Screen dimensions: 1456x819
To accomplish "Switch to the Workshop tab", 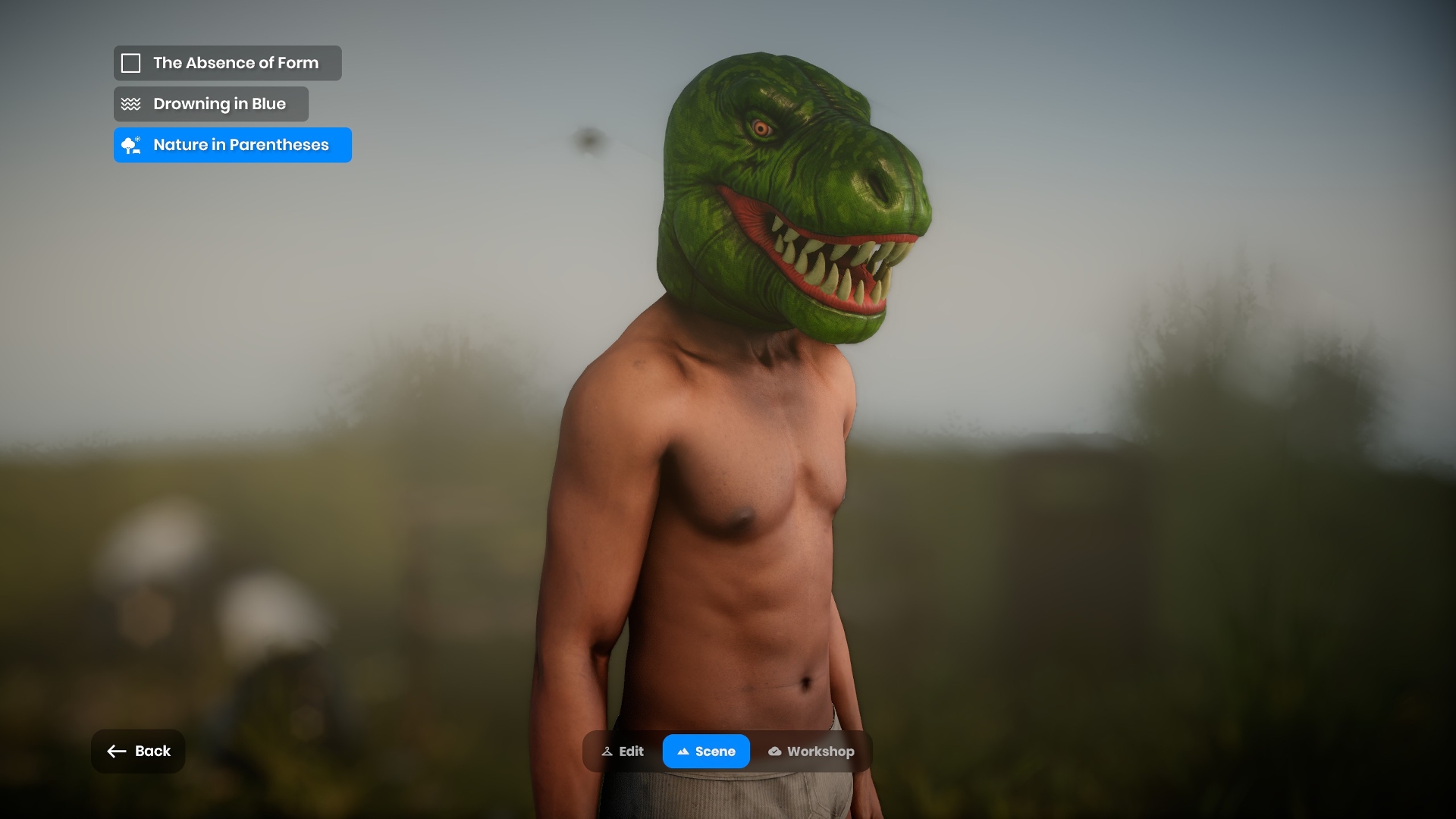I will pos(811,752).
